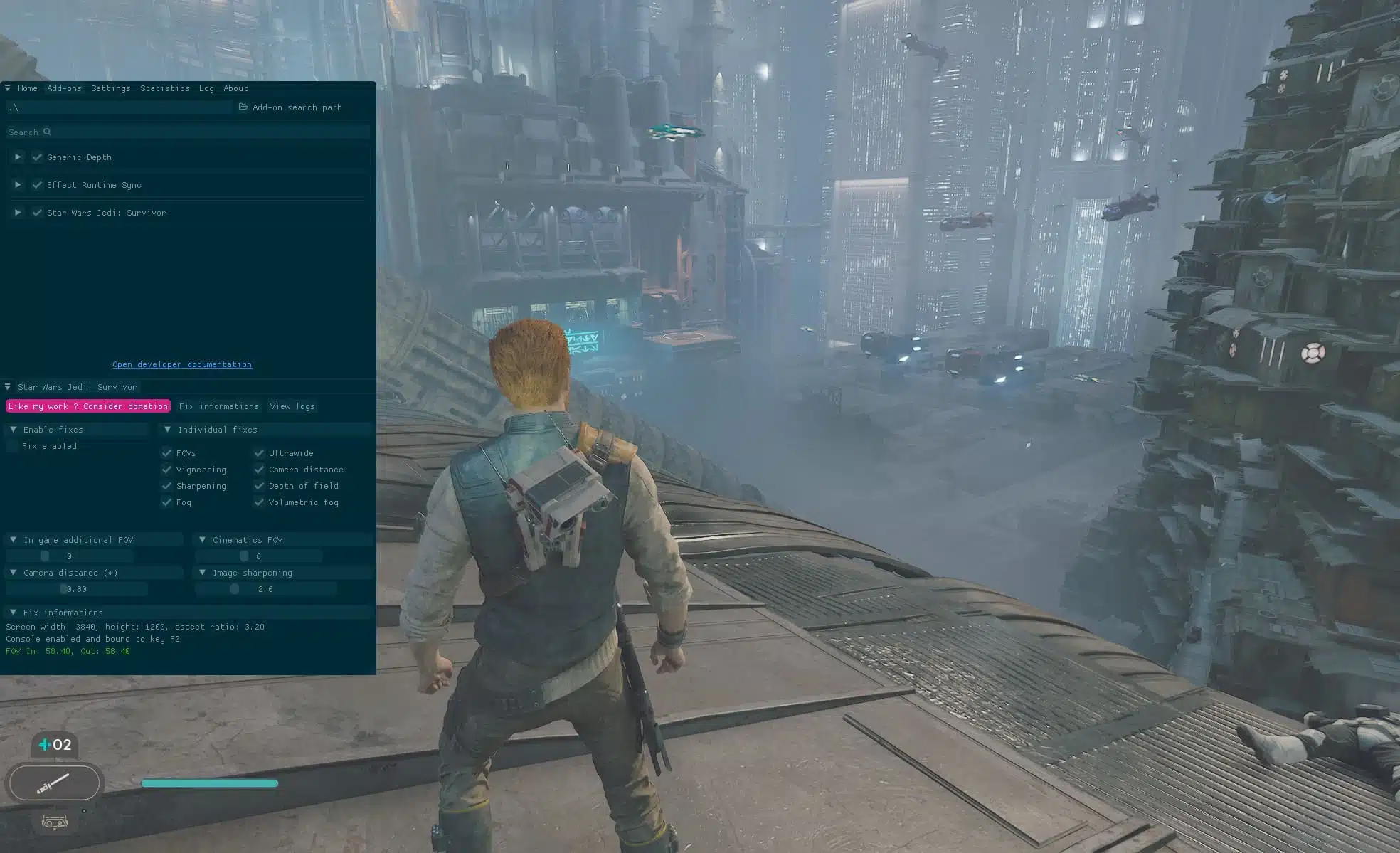This screenshot has width=1400, height=853.
Task: Open the Fix informations button
Action: 218,406
